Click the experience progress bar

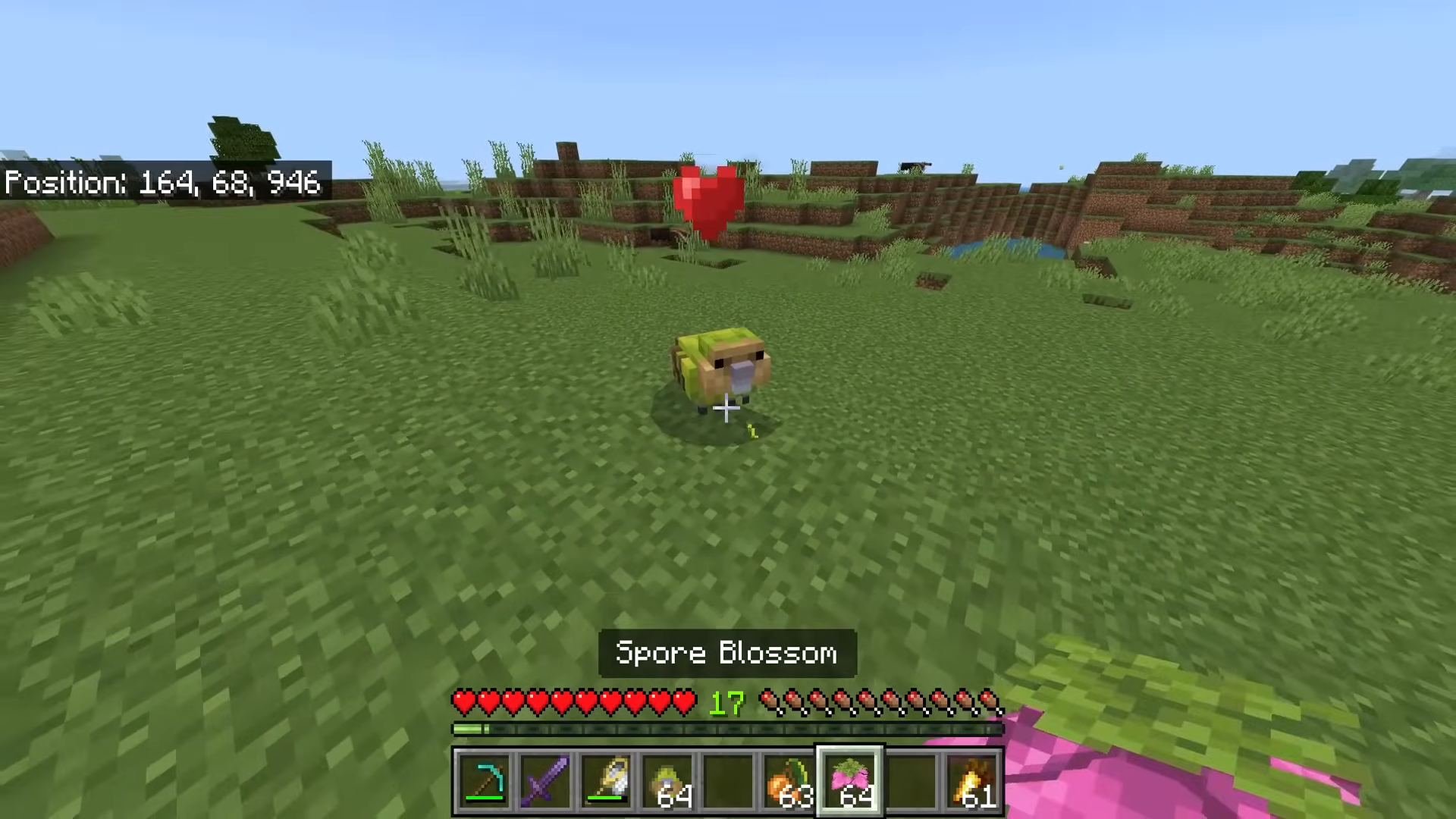(x=726, y=730)
